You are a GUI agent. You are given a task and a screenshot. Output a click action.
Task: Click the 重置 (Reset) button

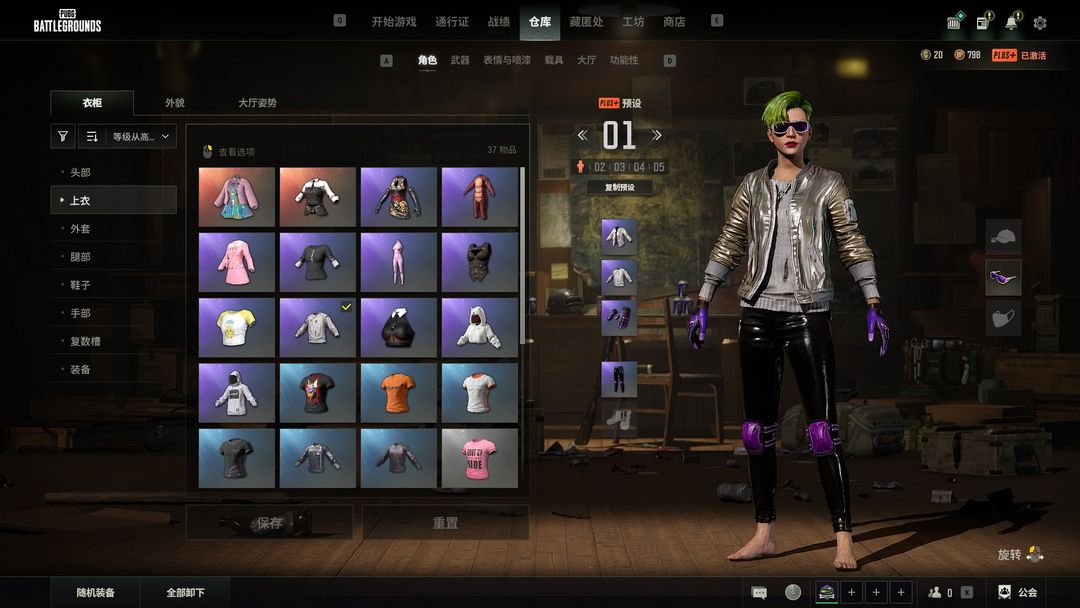445,522
